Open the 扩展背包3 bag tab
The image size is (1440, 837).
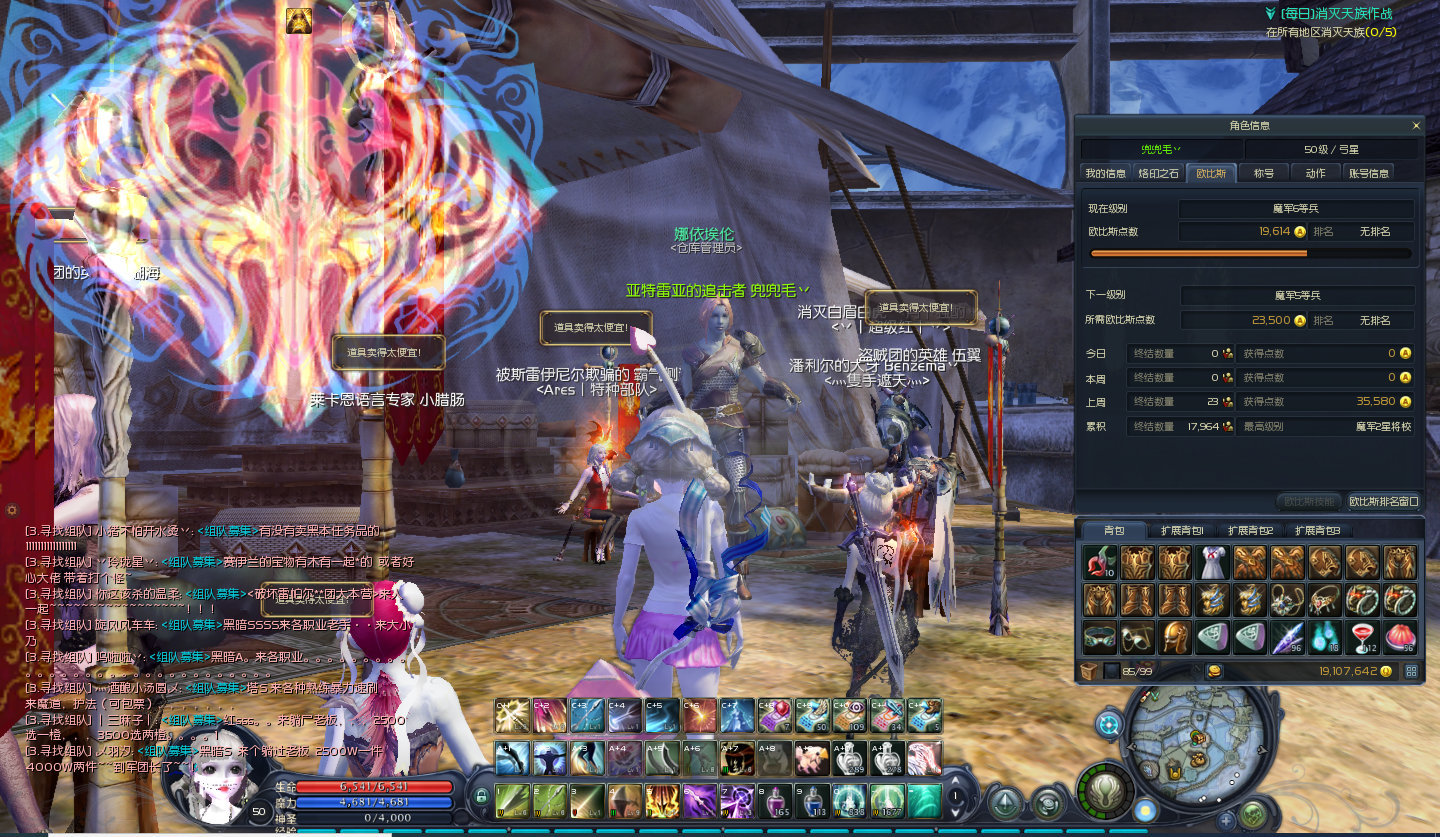(1316, 530)
